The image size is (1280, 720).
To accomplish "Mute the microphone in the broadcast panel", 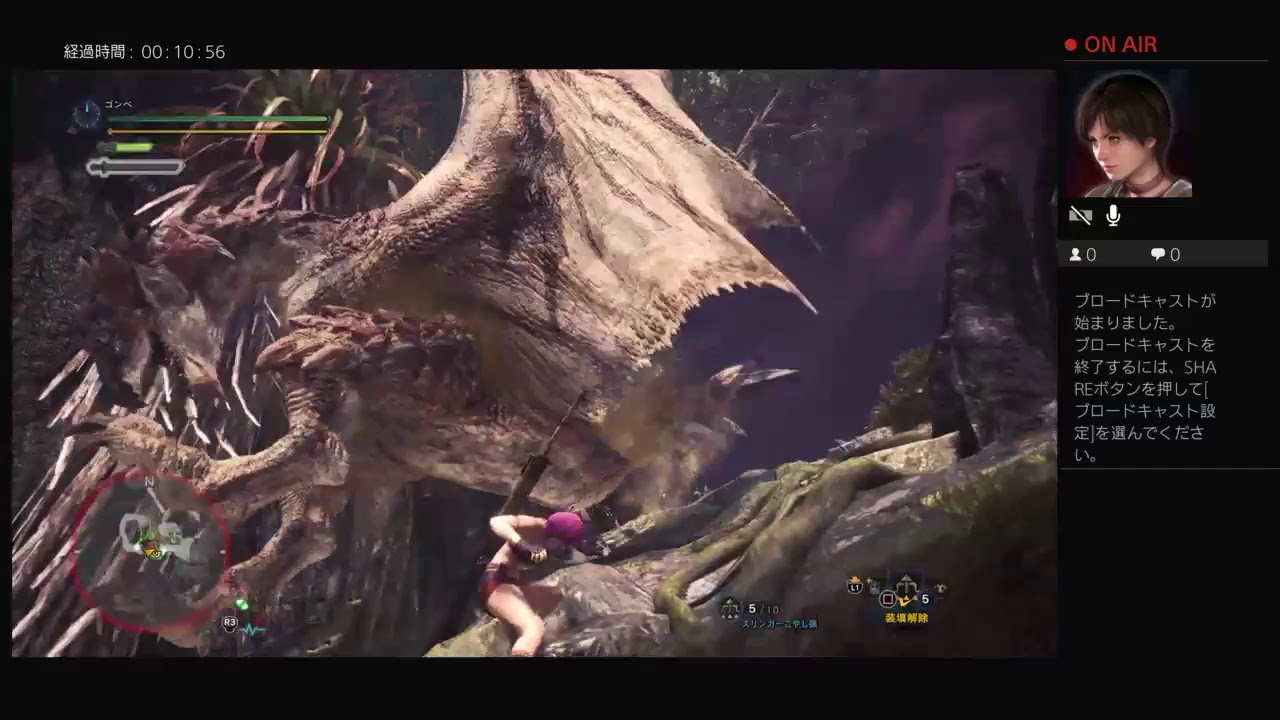I will (1112, 215).
